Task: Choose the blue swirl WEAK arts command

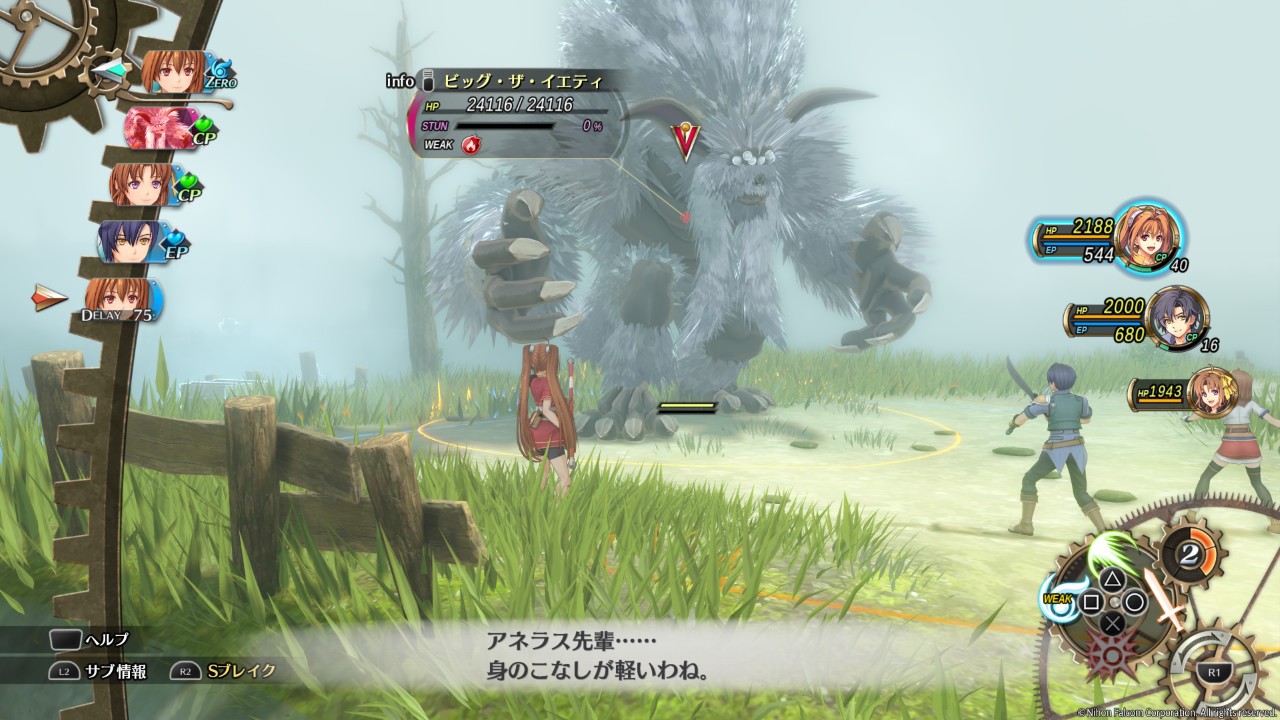Action: coord(1060,597)
